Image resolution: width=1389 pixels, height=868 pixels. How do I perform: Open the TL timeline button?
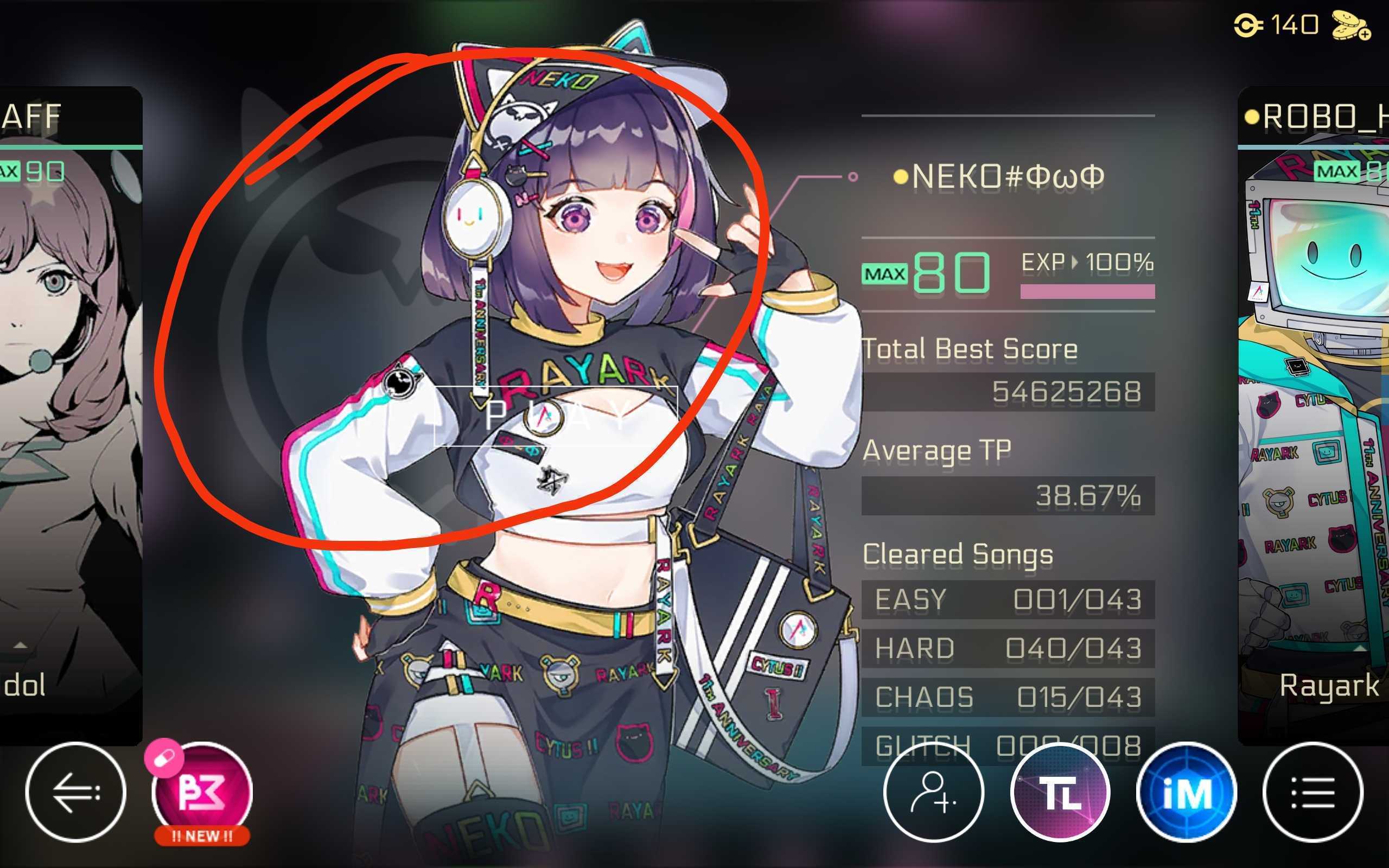click(1060, 792)
